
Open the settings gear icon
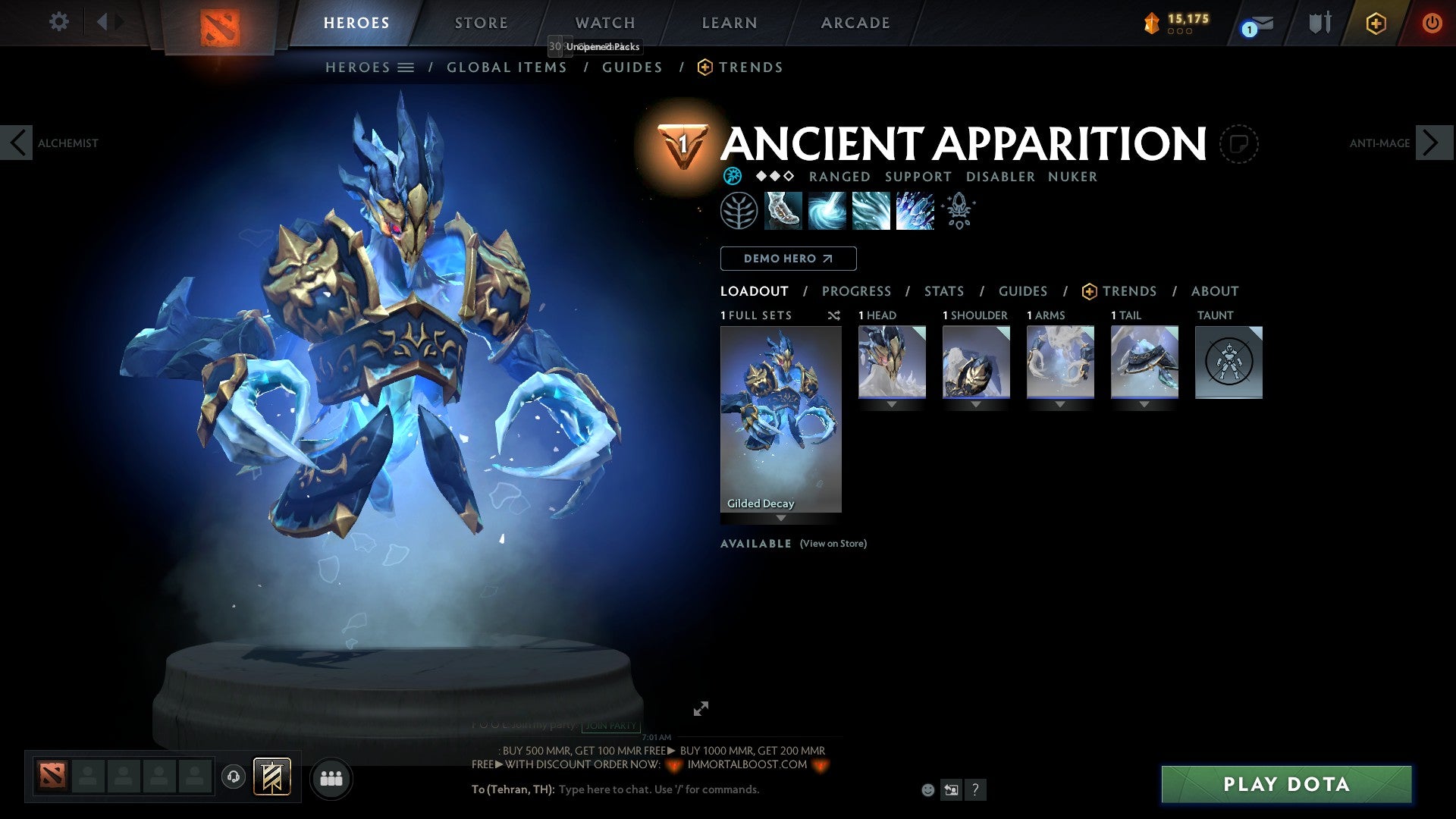[x=58, y=22]
